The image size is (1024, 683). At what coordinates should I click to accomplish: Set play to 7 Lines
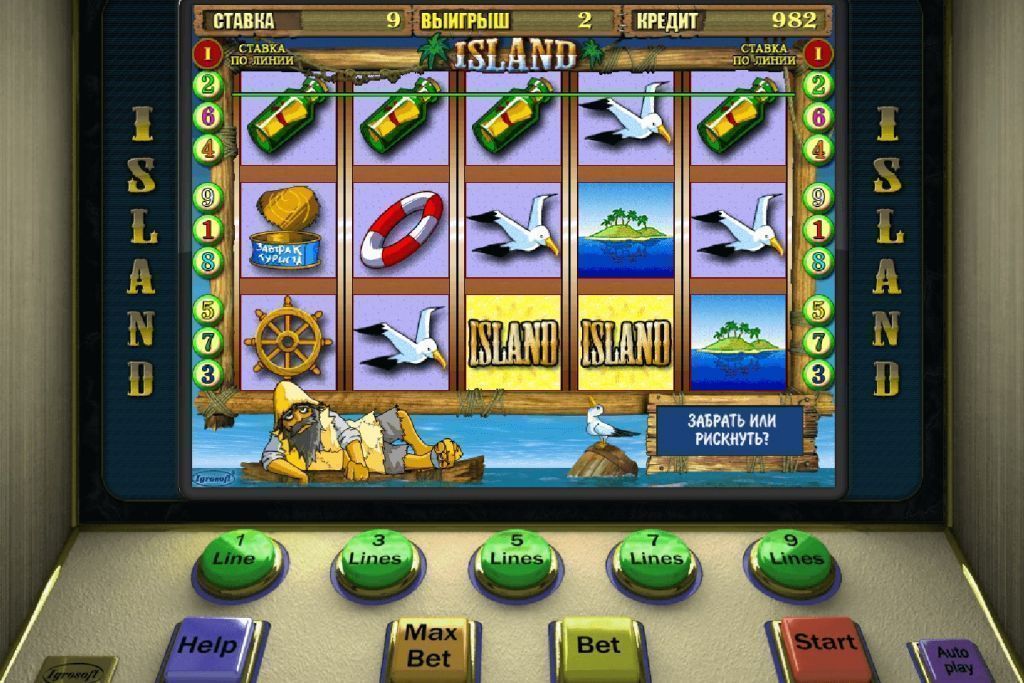(654, 552)
